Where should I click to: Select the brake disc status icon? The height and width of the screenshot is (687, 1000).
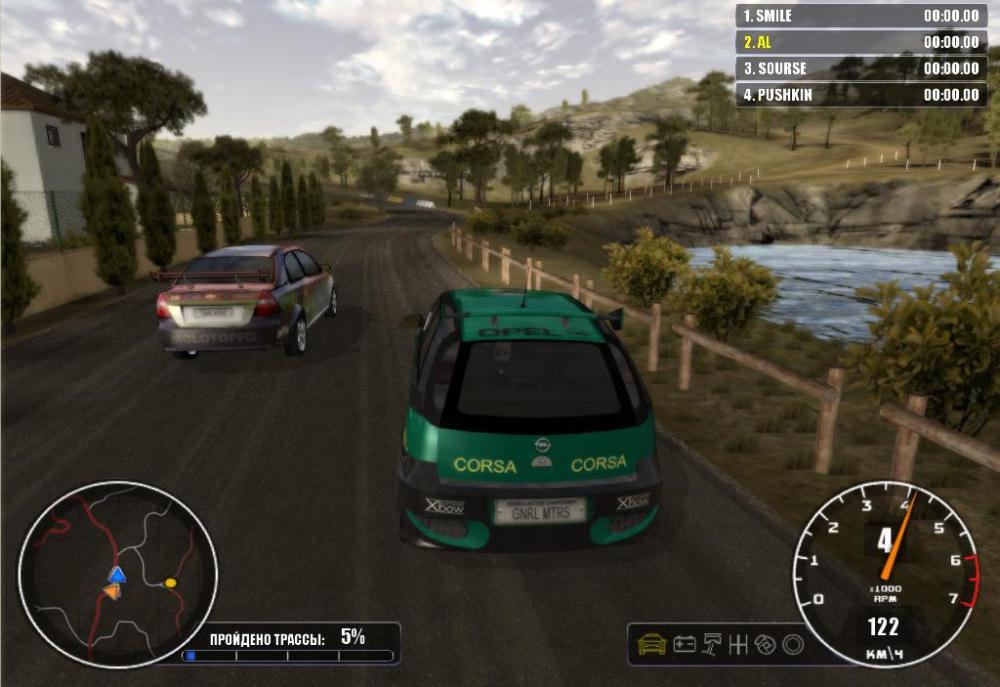pyautogui.click(x=767, y=645)
